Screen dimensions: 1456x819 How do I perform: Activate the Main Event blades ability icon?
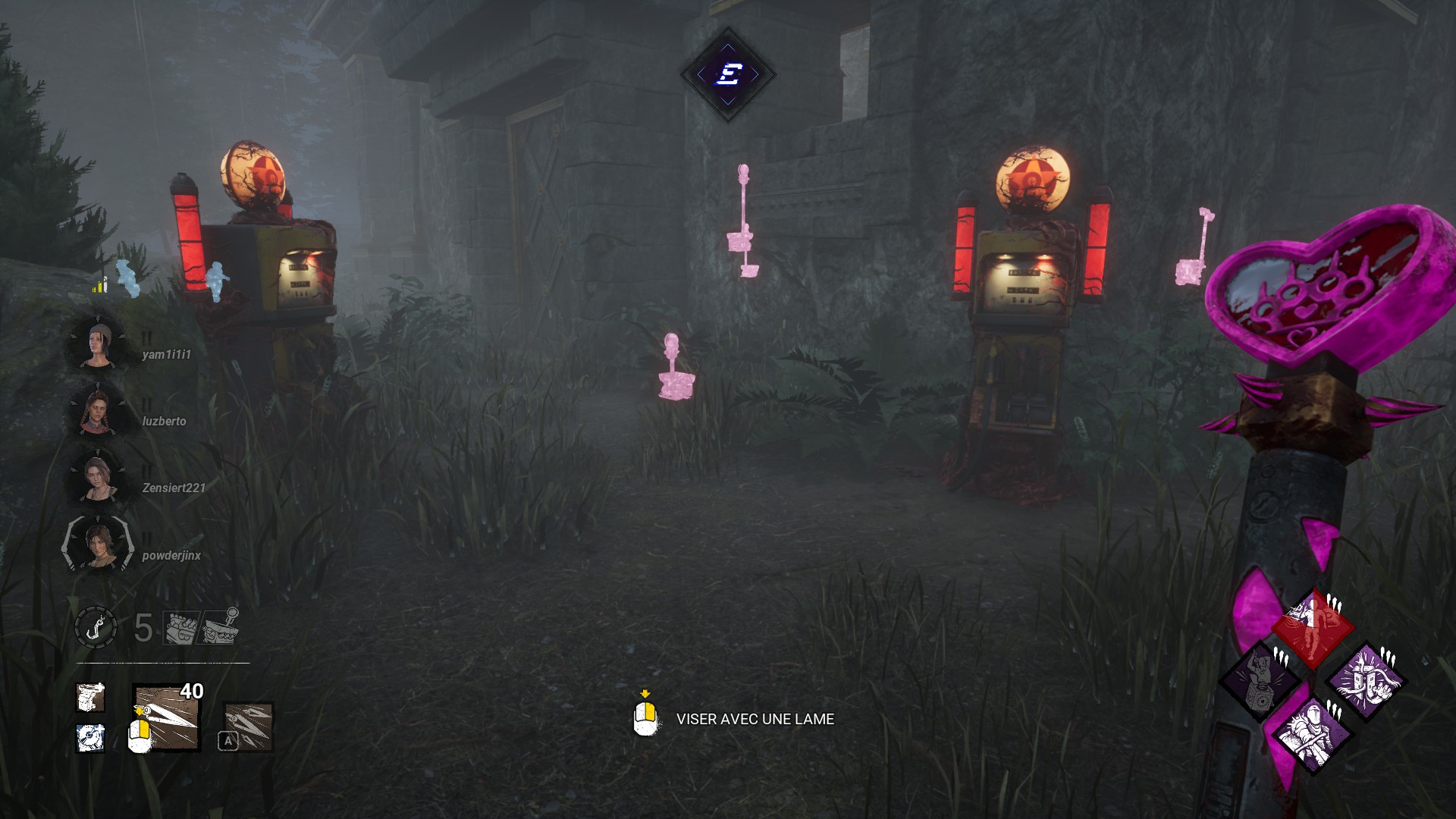point(249,726)
